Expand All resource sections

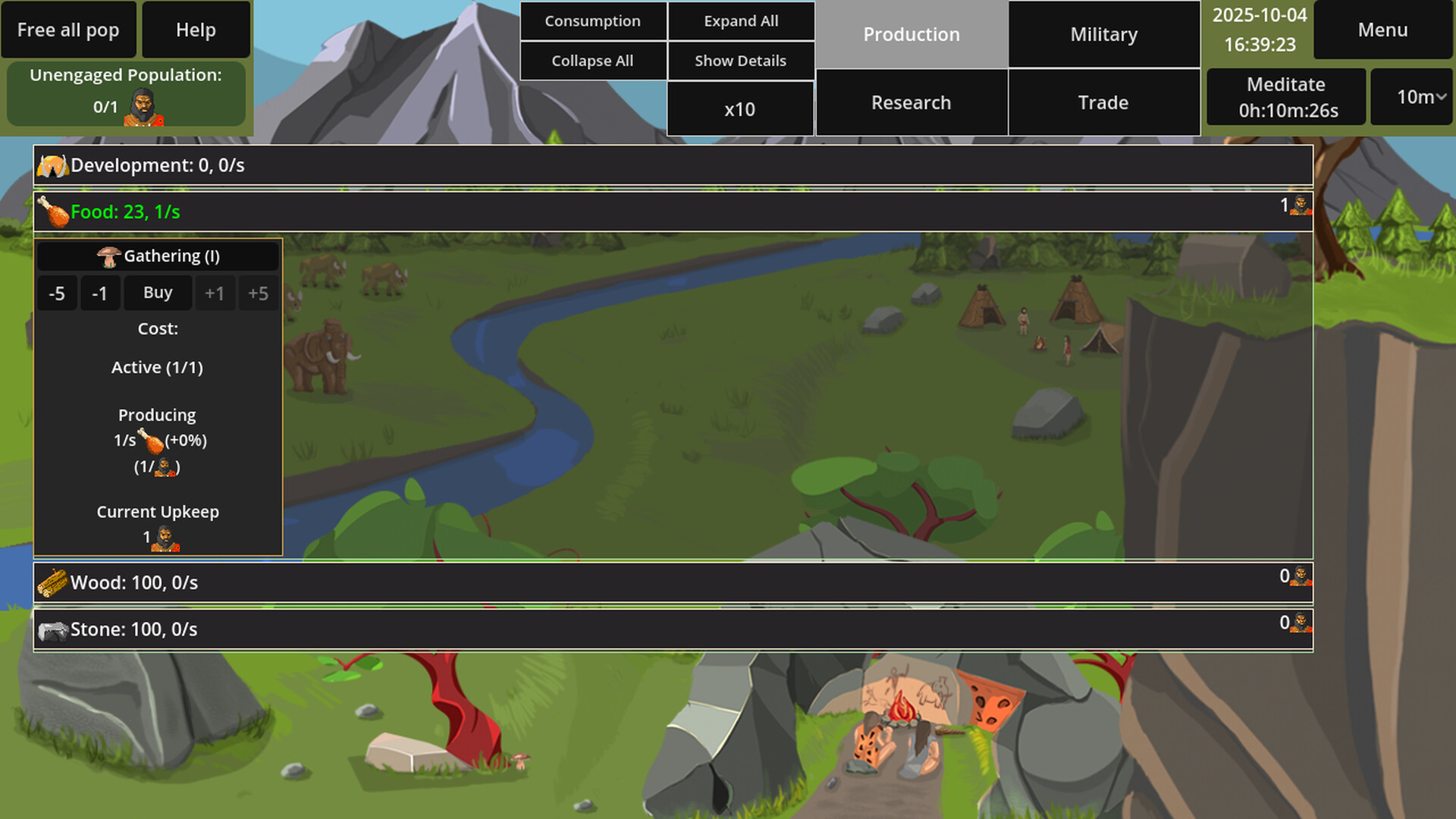pyautogui.click(x=741, y=21)
